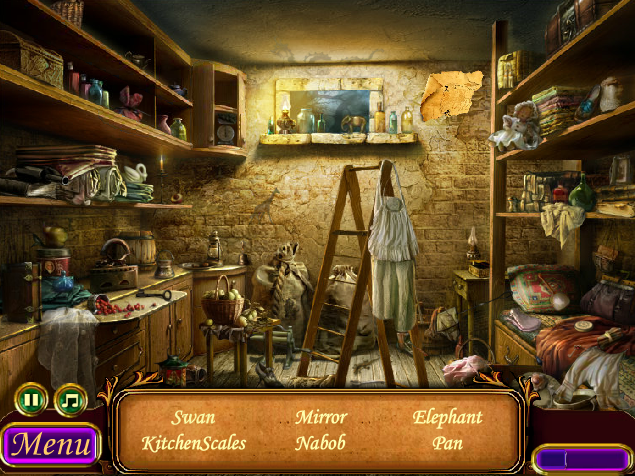Pause the game with the pause button
Screen dimensions: 635x476
click(x=32, y=400)
